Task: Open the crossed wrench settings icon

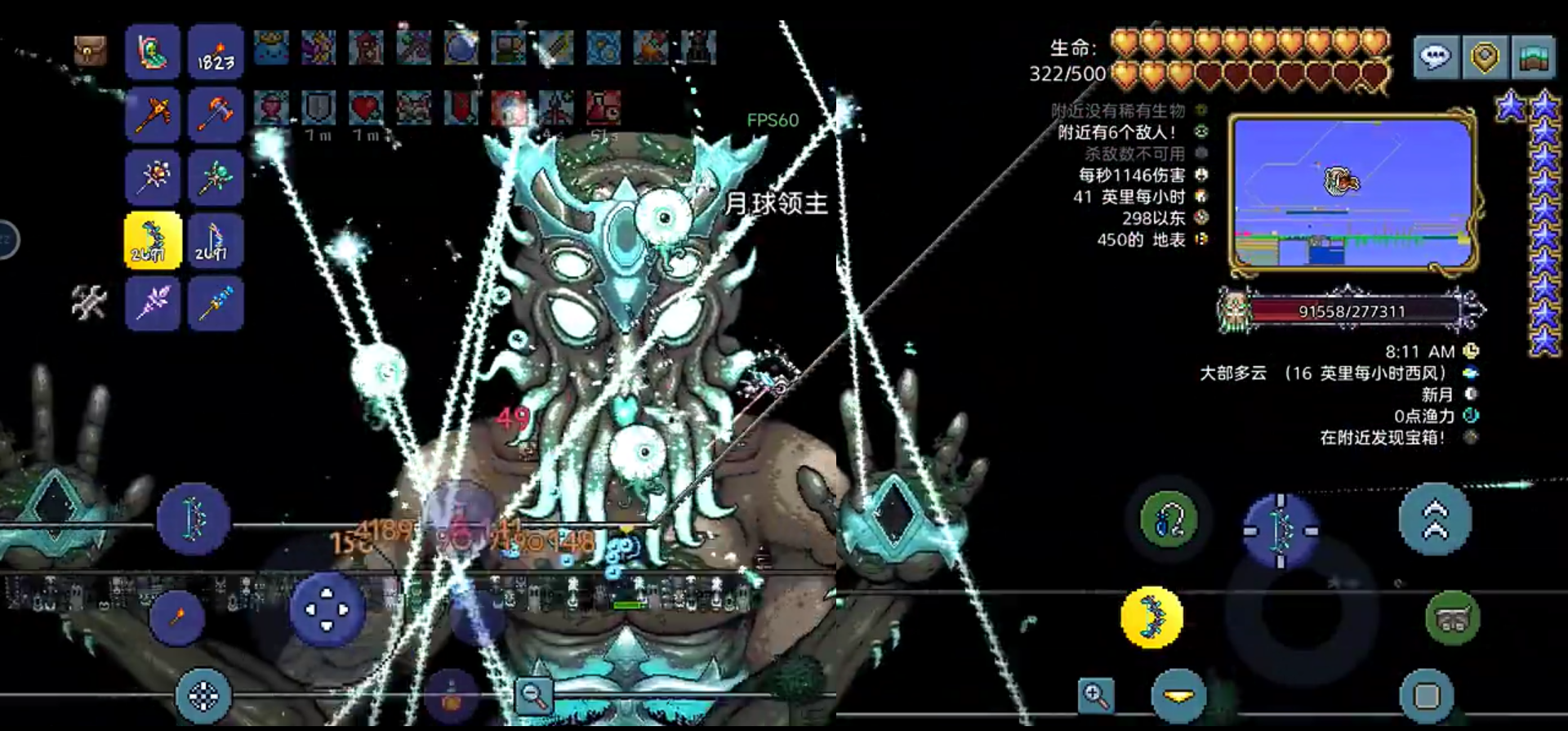Action: click(x=88, y=302)
